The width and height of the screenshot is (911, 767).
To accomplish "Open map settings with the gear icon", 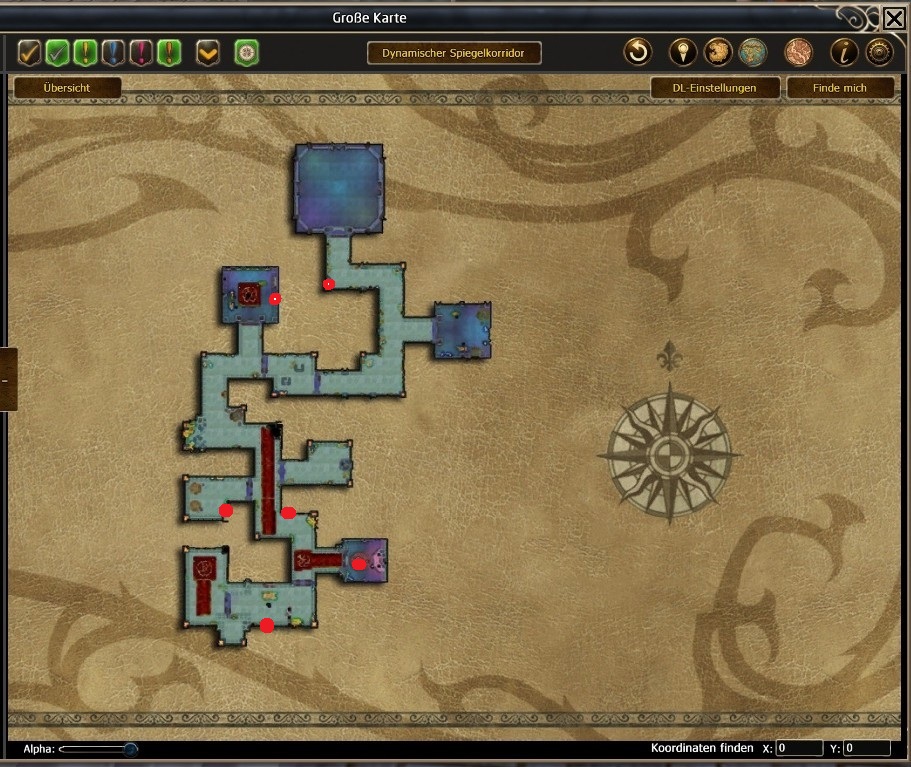I will [x=879, y=52].
